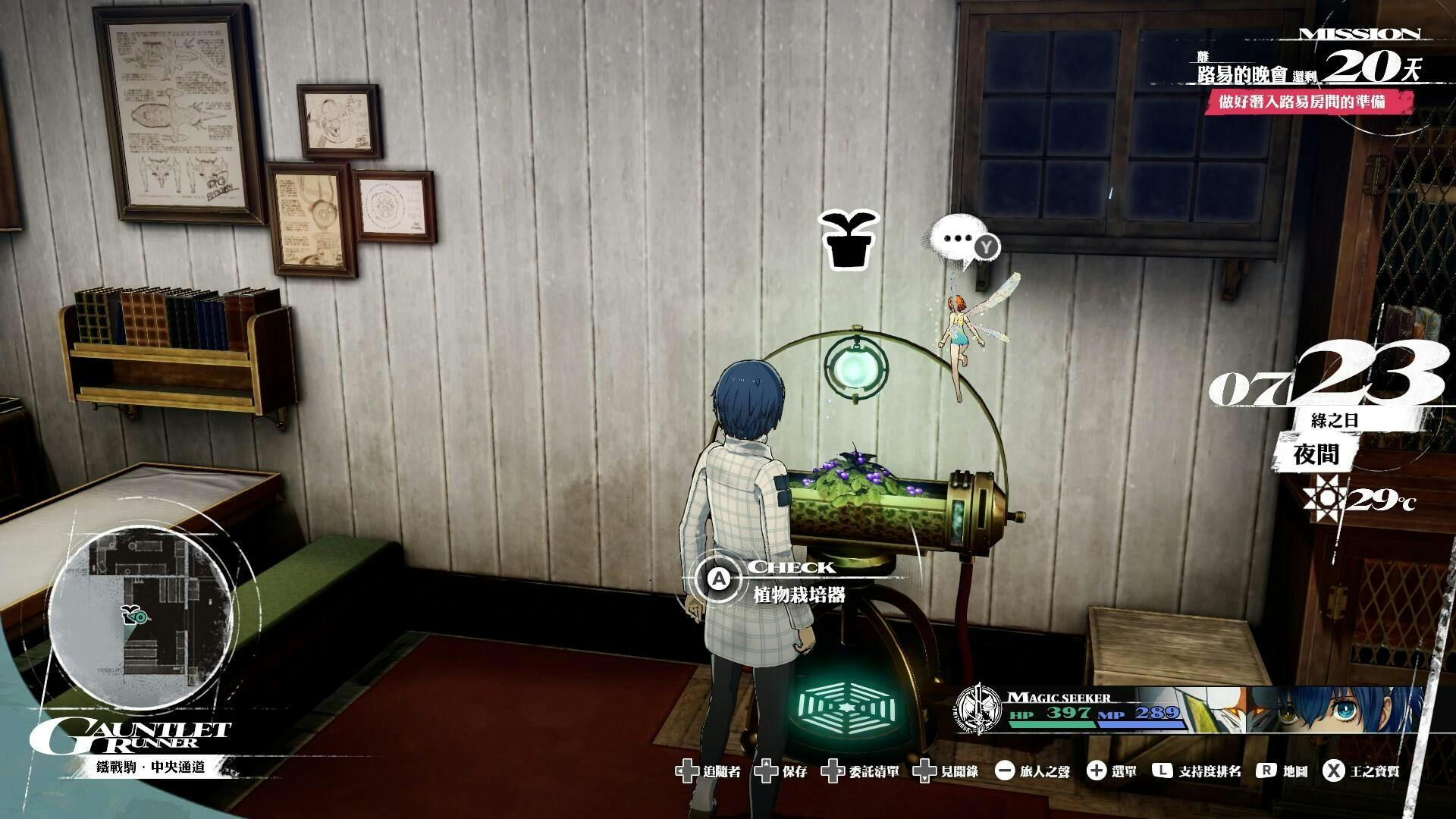Show the 見聞錄 journal
Viewport: 1456px width, 819px height.
[x=946, y=772]
